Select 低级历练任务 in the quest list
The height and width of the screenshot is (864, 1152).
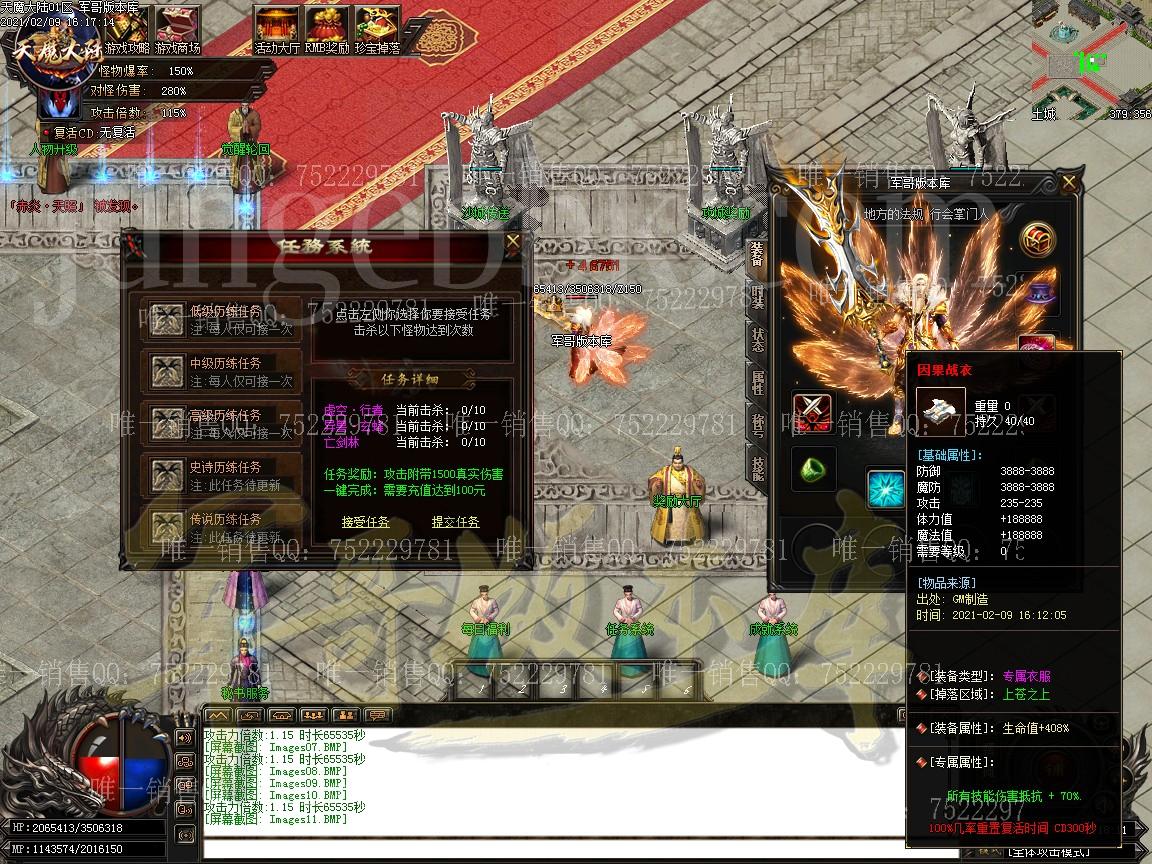click(221, 318)
